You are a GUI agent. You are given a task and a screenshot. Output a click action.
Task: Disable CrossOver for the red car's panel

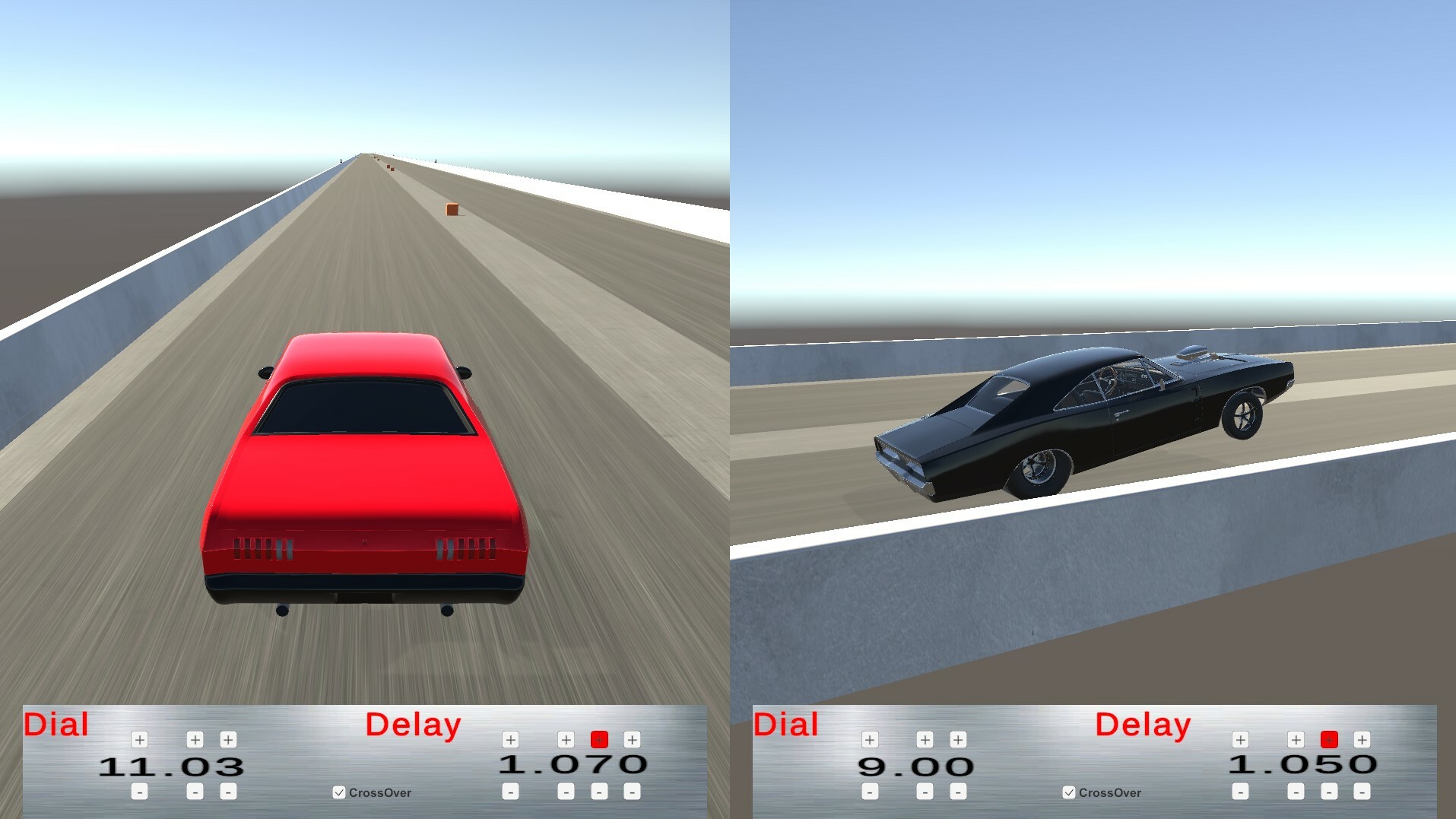tap(338, 792)
